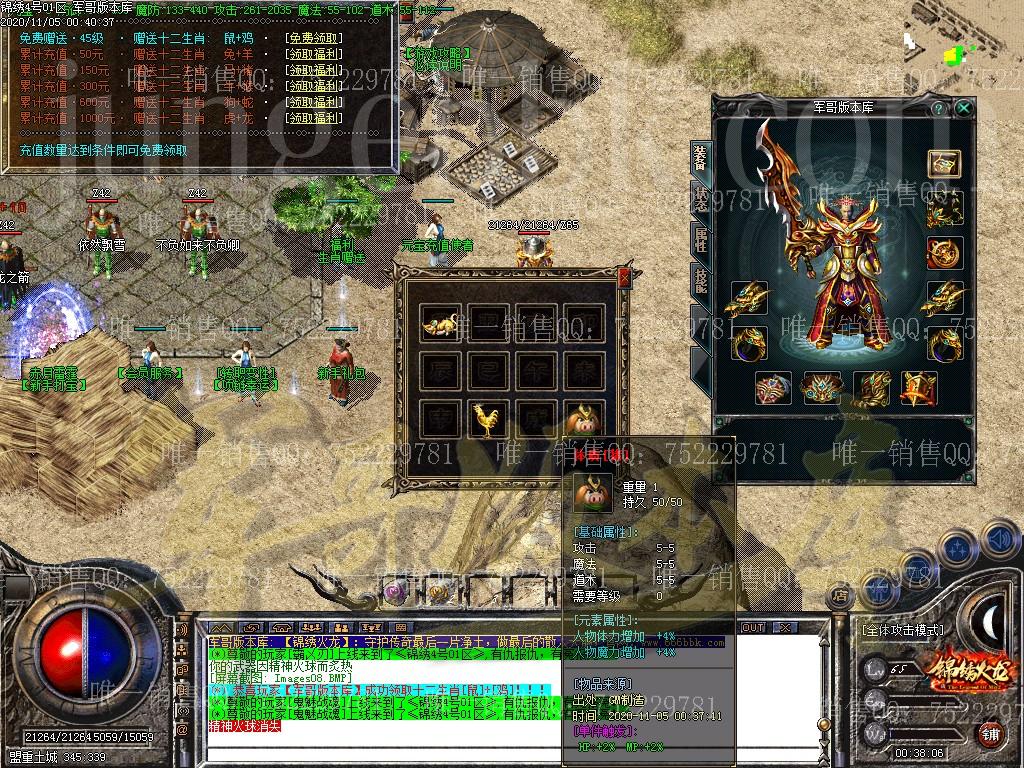1024x768 pixels.
Task: Close the zodiac slot window
Action: coord(624,278)
